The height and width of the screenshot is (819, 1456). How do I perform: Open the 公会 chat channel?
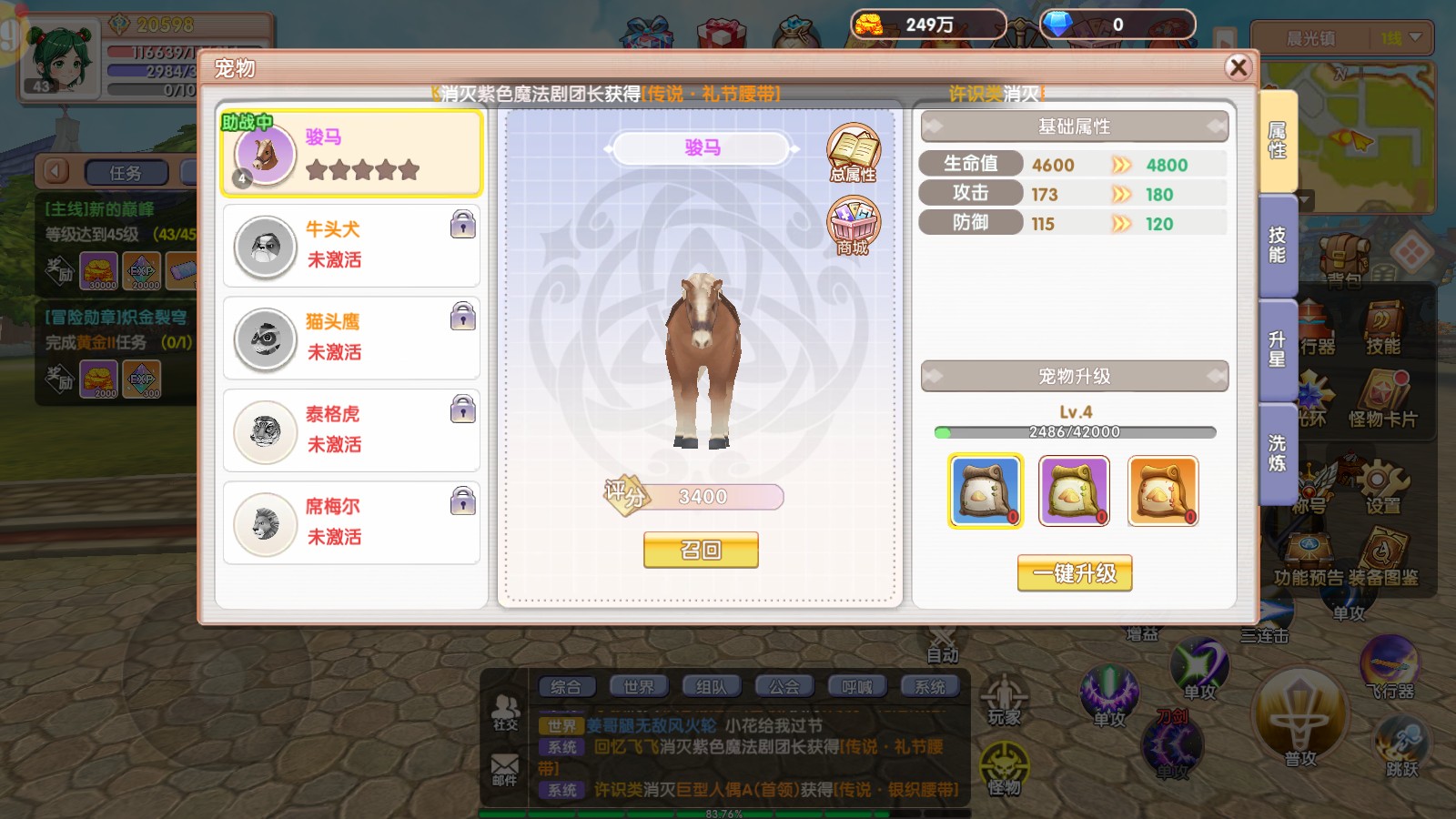784,687
